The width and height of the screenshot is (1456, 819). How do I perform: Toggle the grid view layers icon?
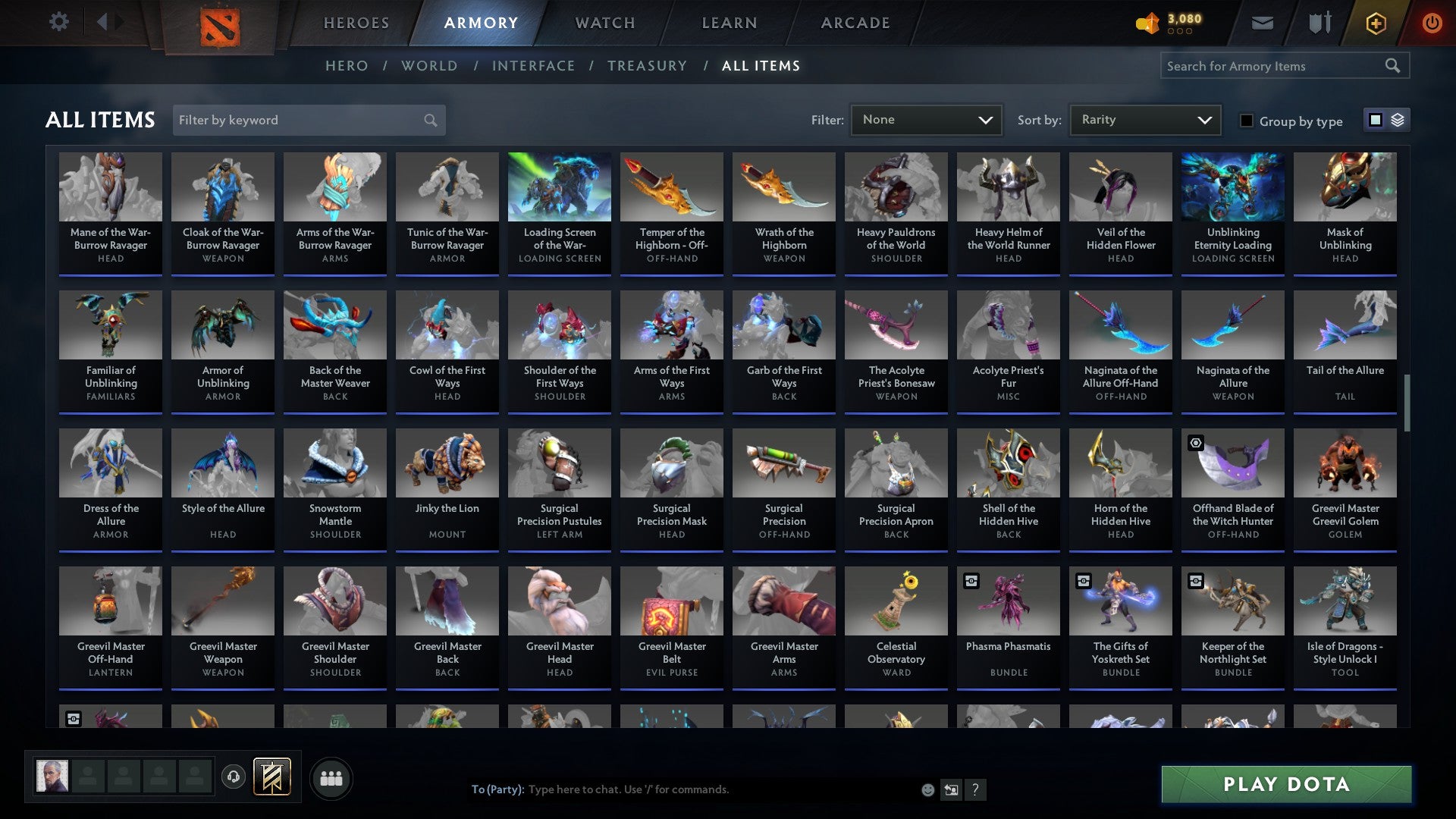click(x=1398, y=120)
